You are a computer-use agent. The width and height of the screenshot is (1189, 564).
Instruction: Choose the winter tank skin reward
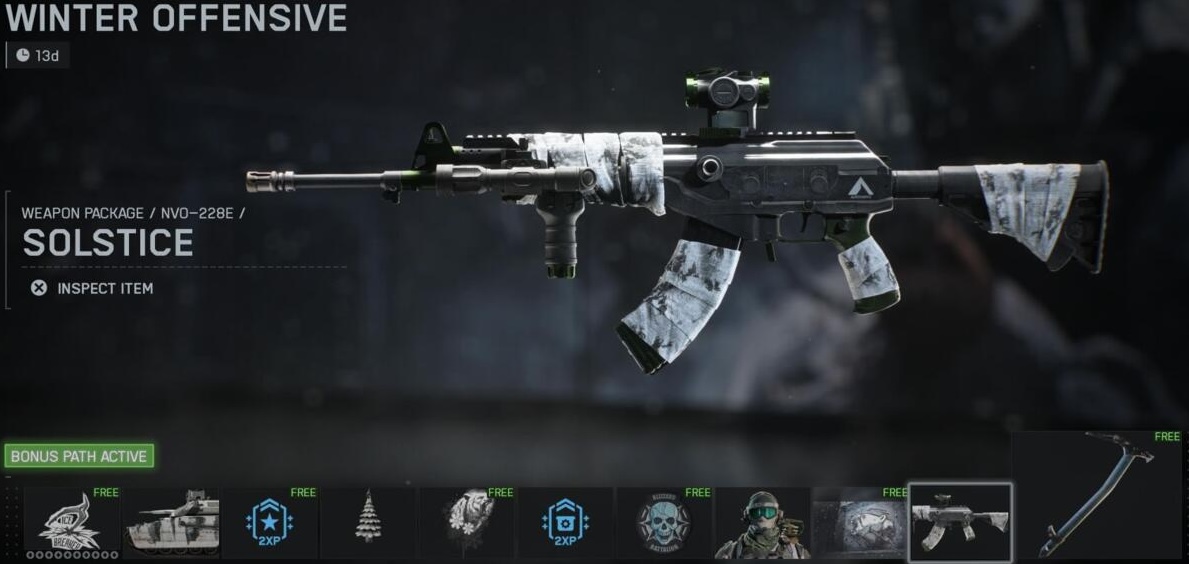(x=170, y=523)
